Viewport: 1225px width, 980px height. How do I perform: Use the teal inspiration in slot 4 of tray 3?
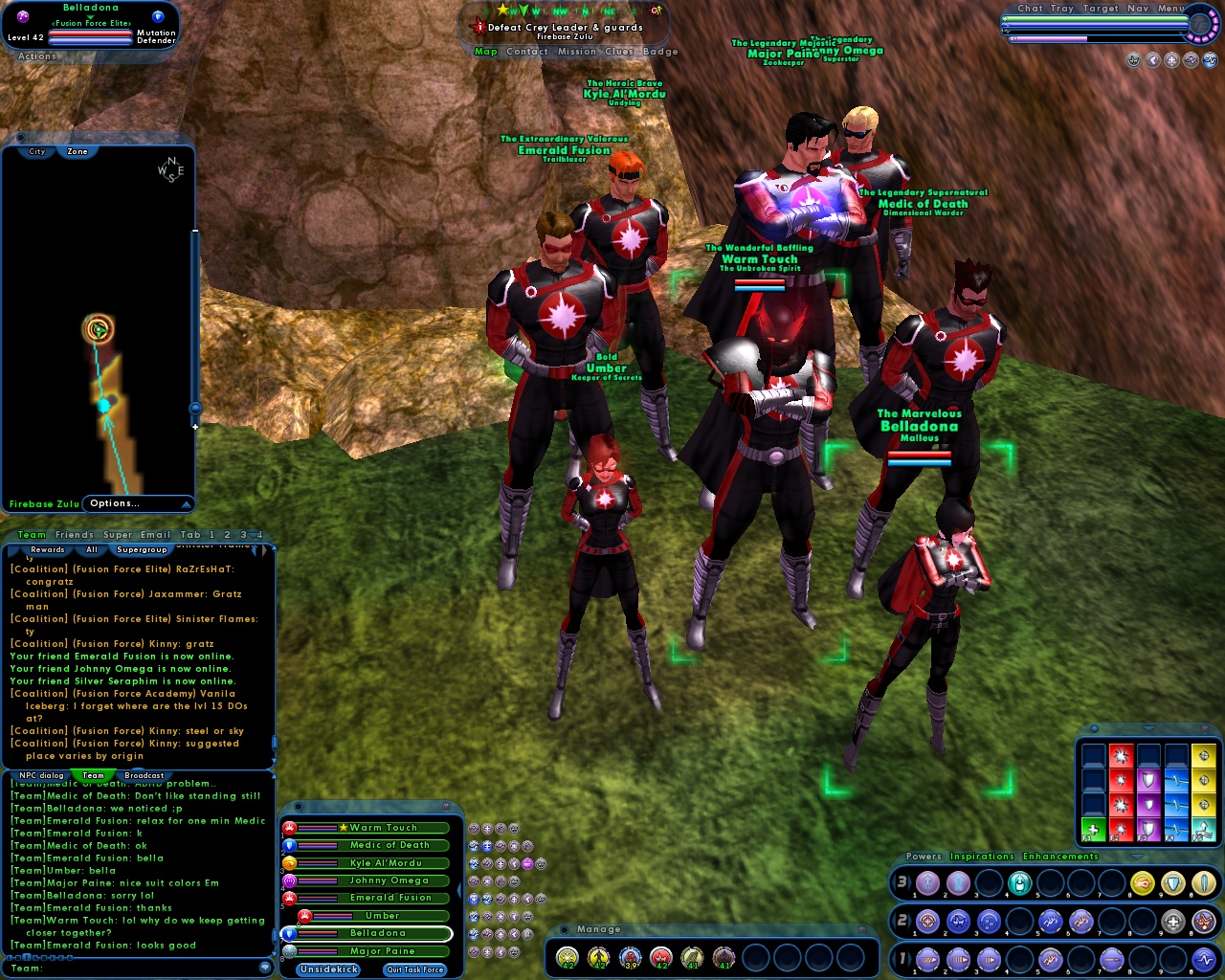coord(1019,882)
